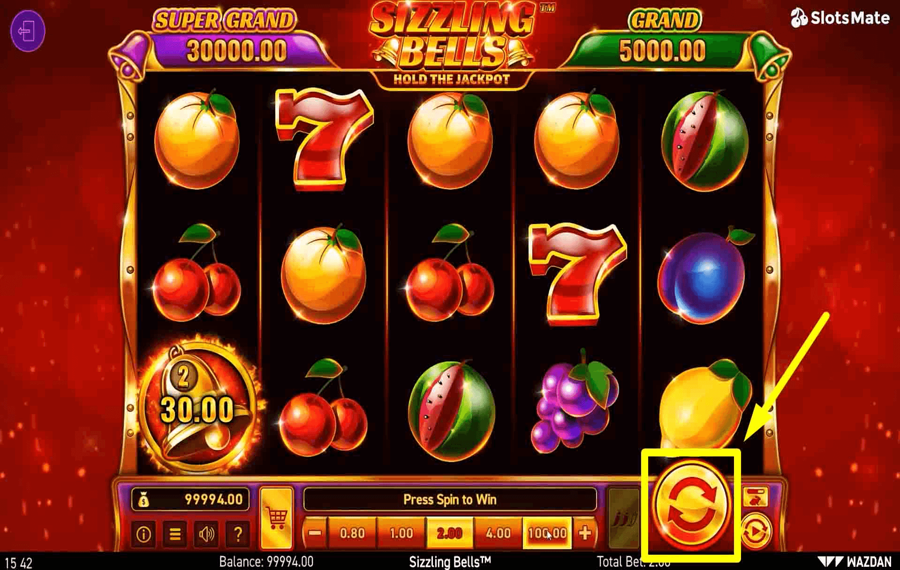Select the 0.80 bet value
The image size is (900, 570).
click(352, 534)
